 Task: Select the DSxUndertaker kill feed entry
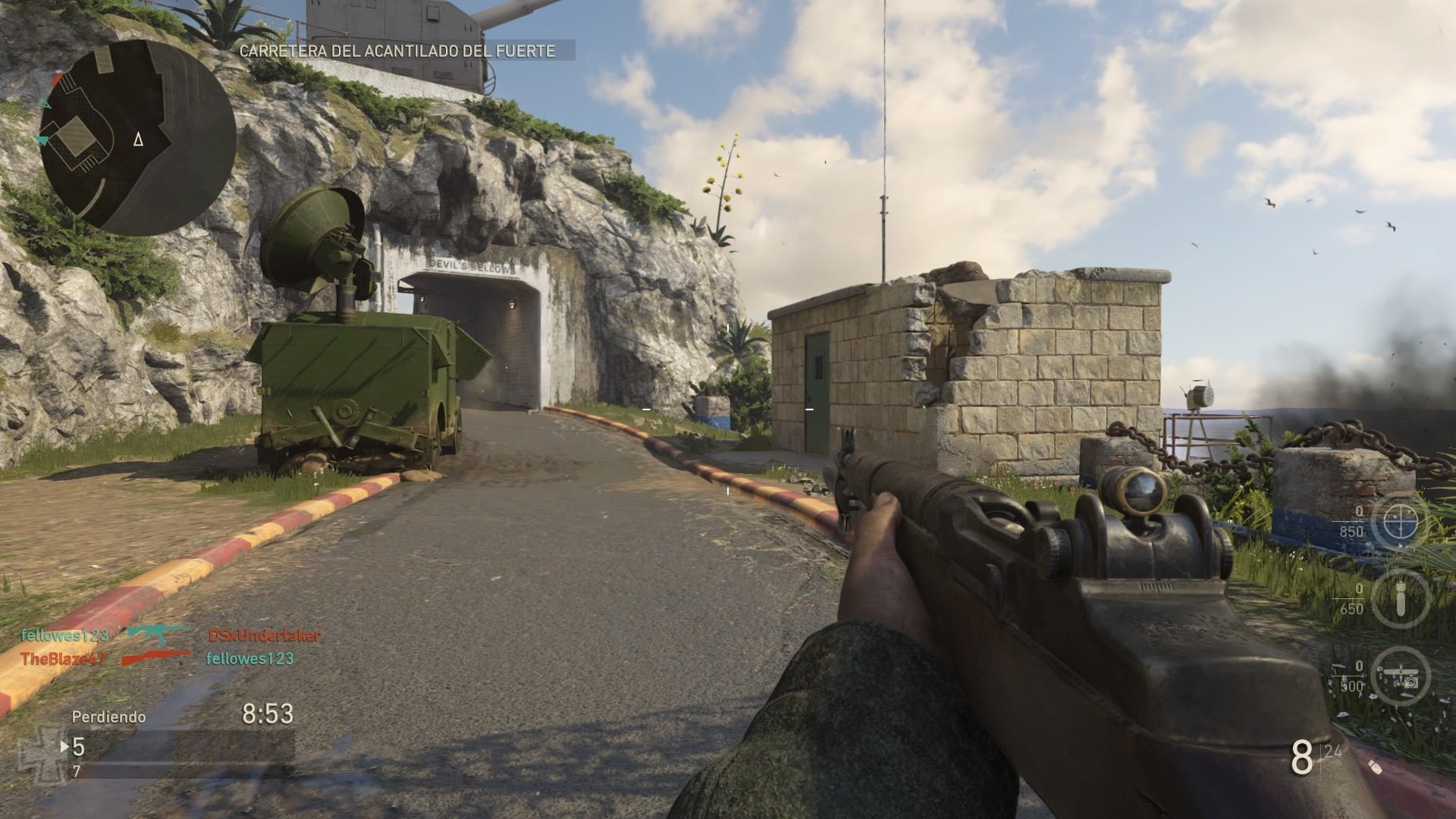(264, 635)
